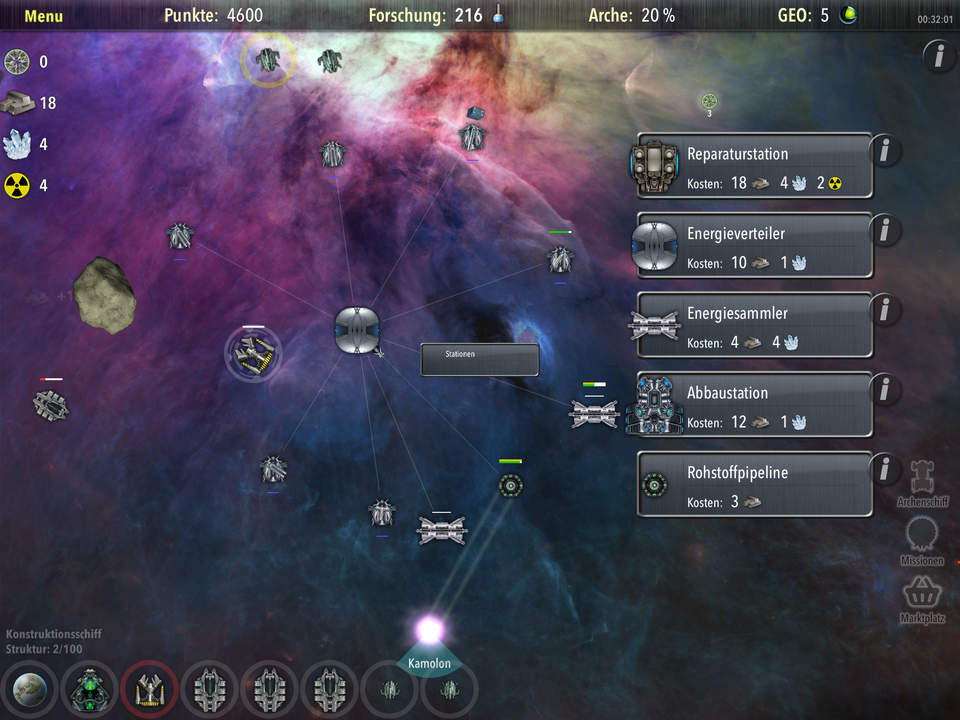The image size is (960, 720).
Task: View Abbaustation info details
Action: 885,390
